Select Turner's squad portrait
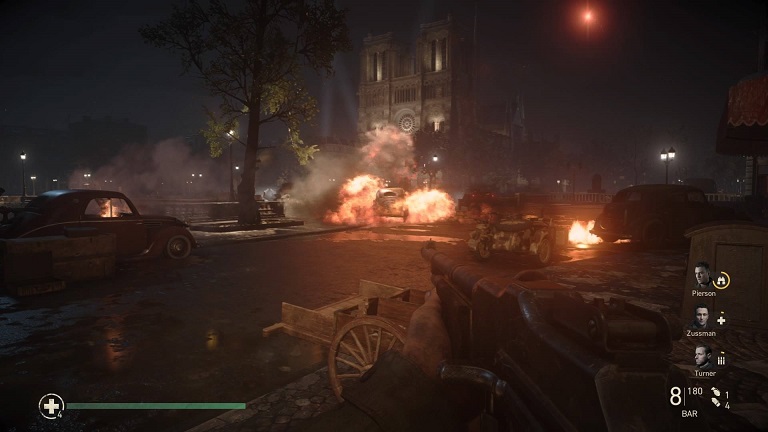Image resolution: width=768 pixels, height=432 pixels. [x=704, y=357]
